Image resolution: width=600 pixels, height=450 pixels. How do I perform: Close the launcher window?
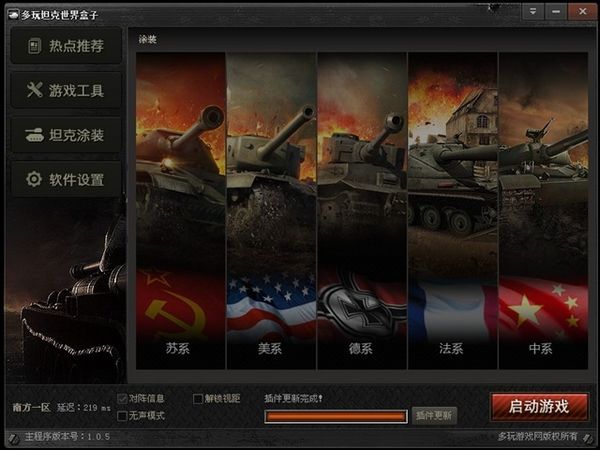(580, 11)
